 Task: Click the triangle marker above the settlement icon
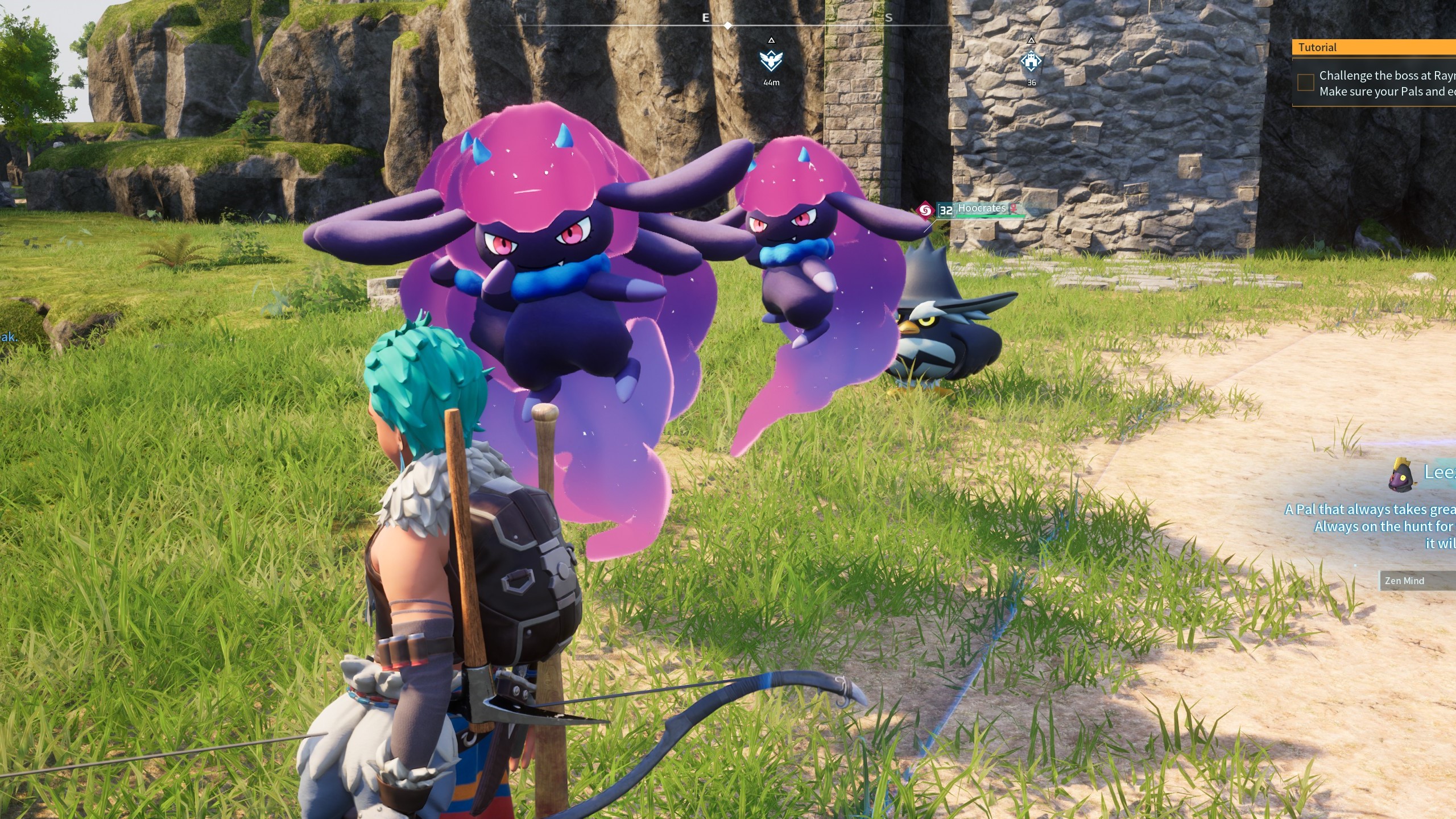[x=1031, y=40]
